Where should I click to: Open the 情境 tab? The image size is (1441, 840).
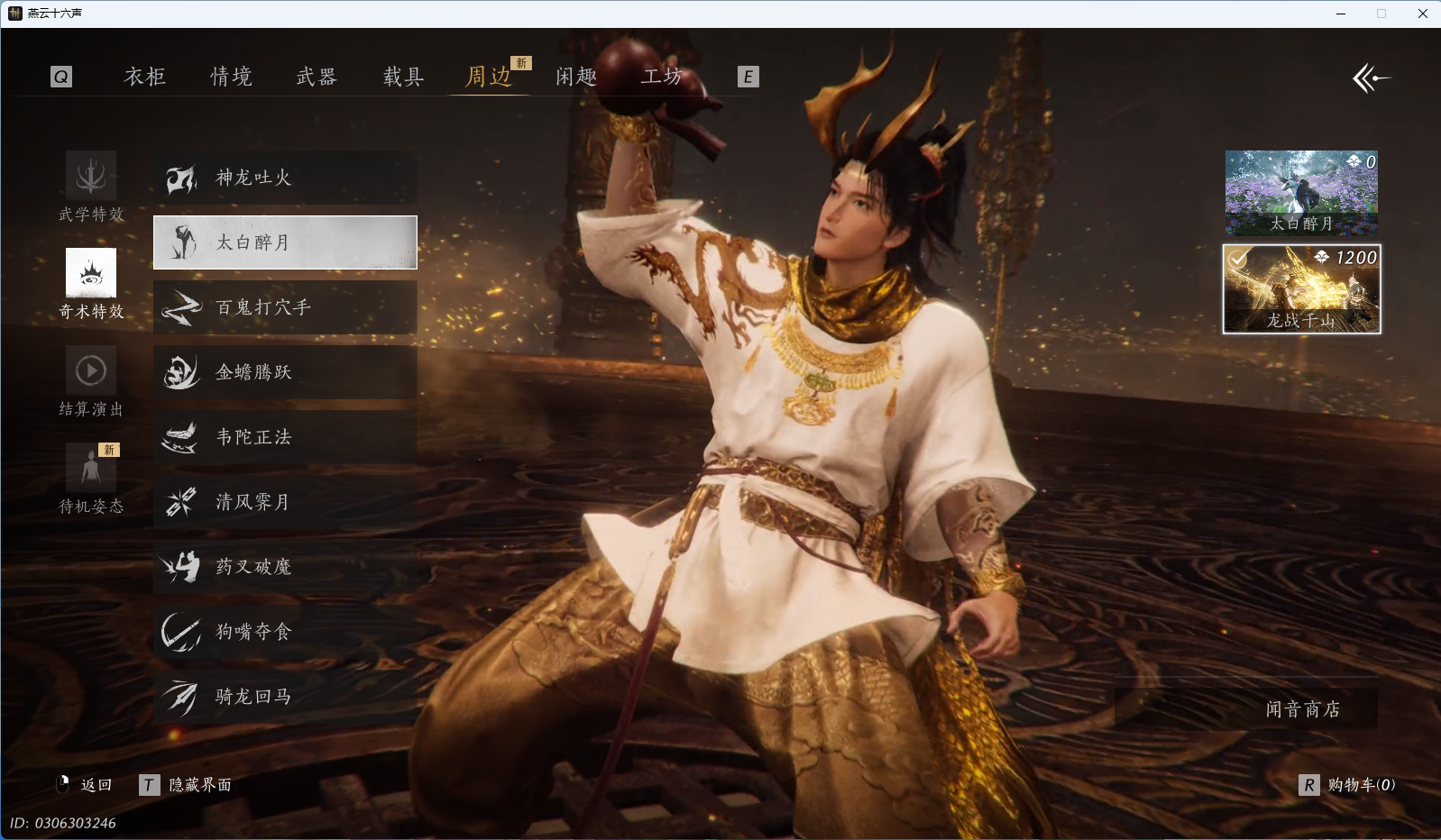click(231, 77)
